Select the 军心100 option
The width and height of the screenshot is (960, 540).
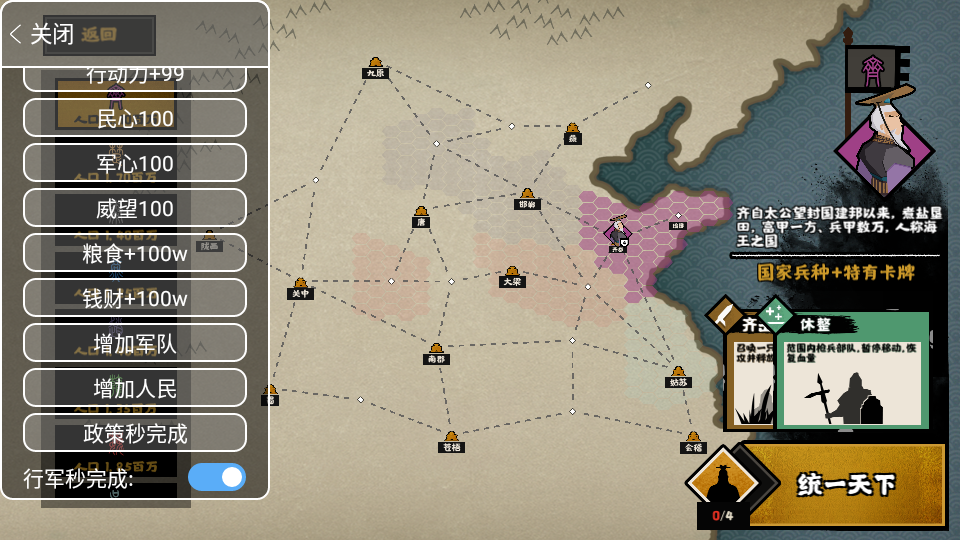(135, 163)
